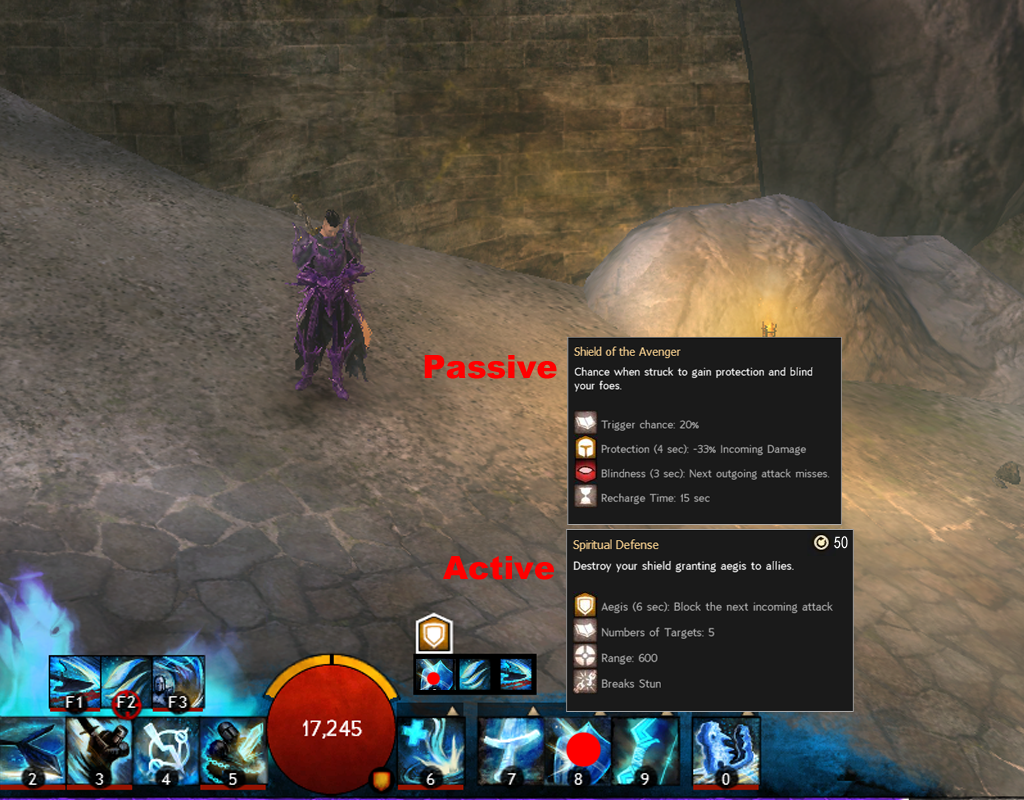Cast the chained fist skill in slot 5
The height and width of the screenshot is (800, 1024).
tap(232, 750)
